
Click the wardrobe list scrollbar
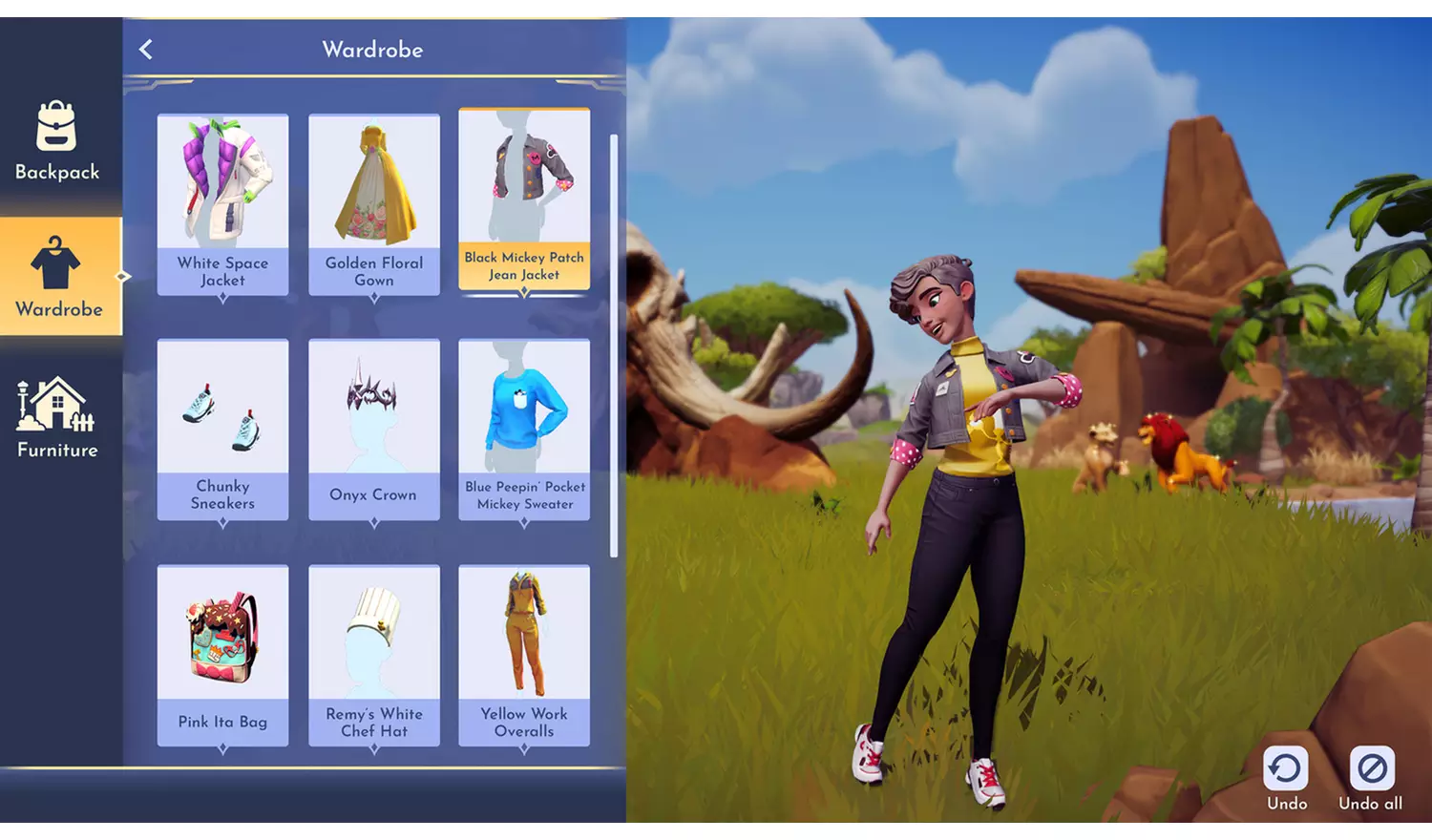[x=614, y=345]
